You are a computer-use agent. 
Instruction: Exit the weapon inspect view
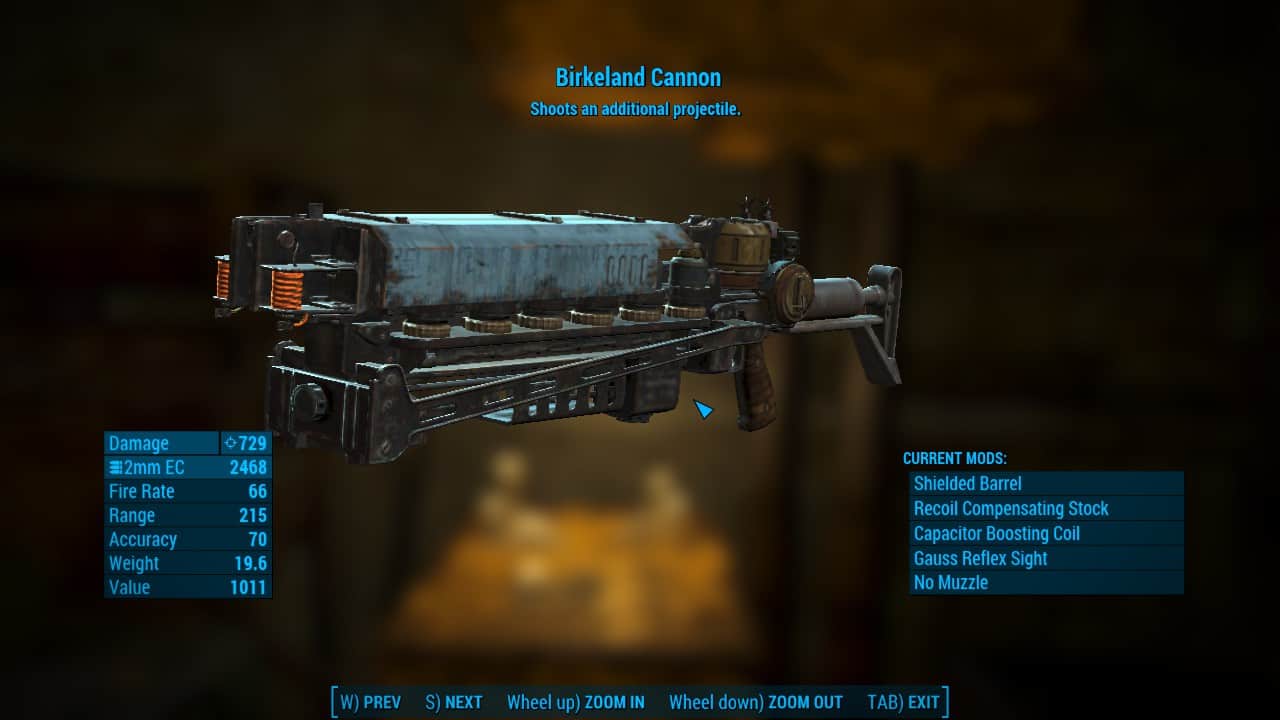[x=903, y=702]
